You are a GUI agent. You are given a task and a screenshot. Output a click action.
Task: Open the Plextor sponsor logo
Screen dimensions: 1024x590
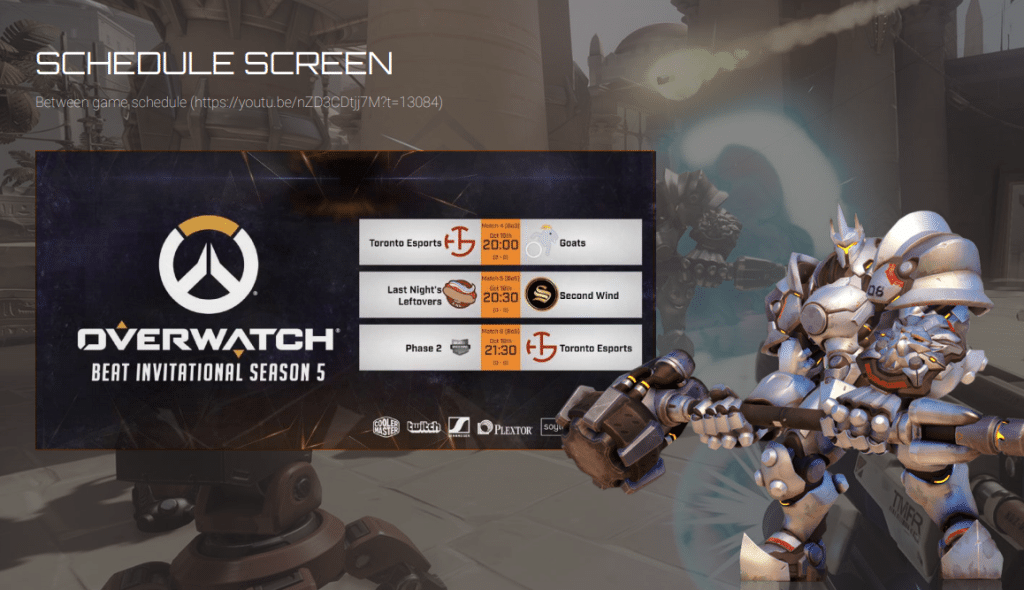pos(505,427)
